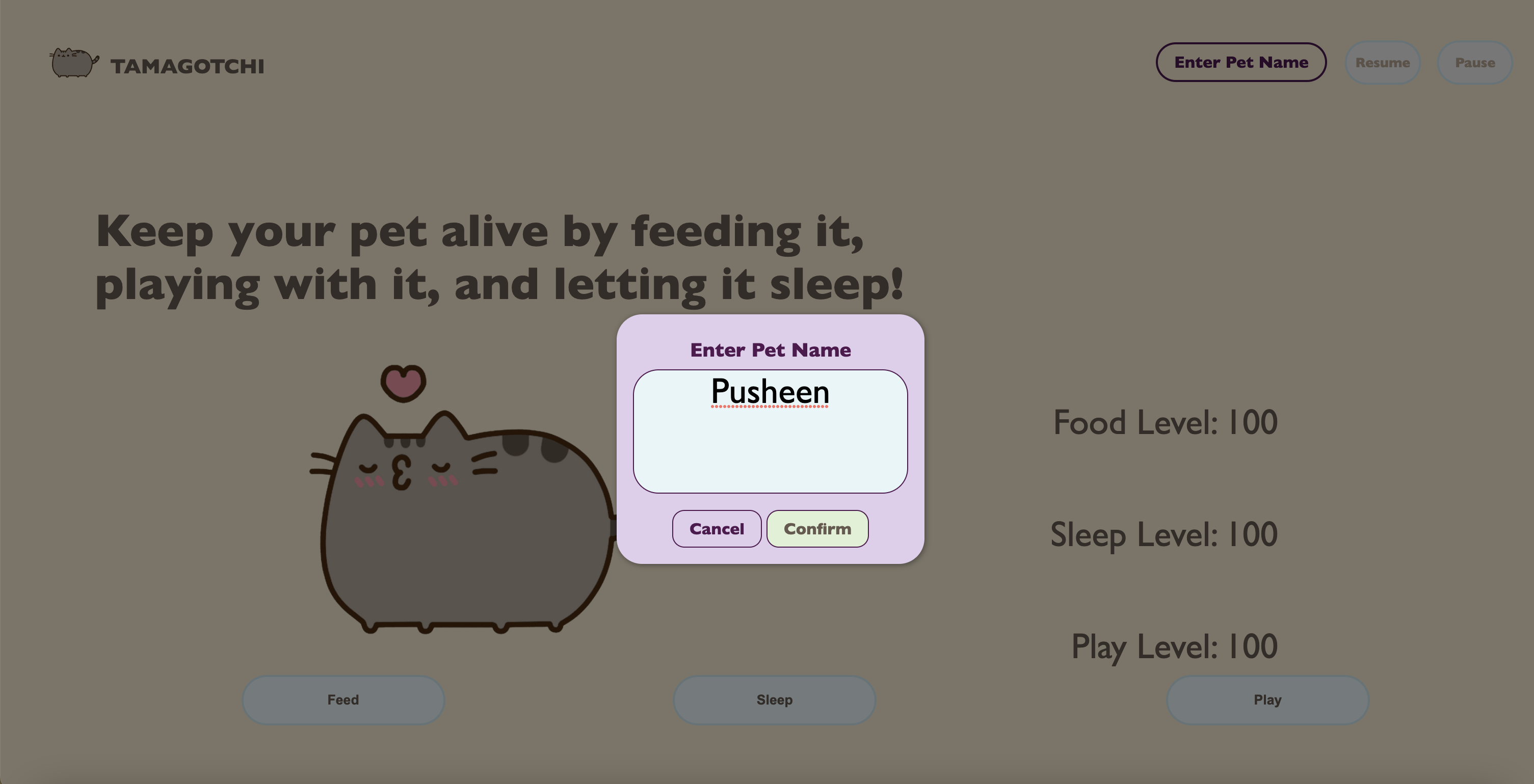Open the Enter Pet Name dialog
The width and height of the screenshot is (1534, 784).
point(1240,62)
